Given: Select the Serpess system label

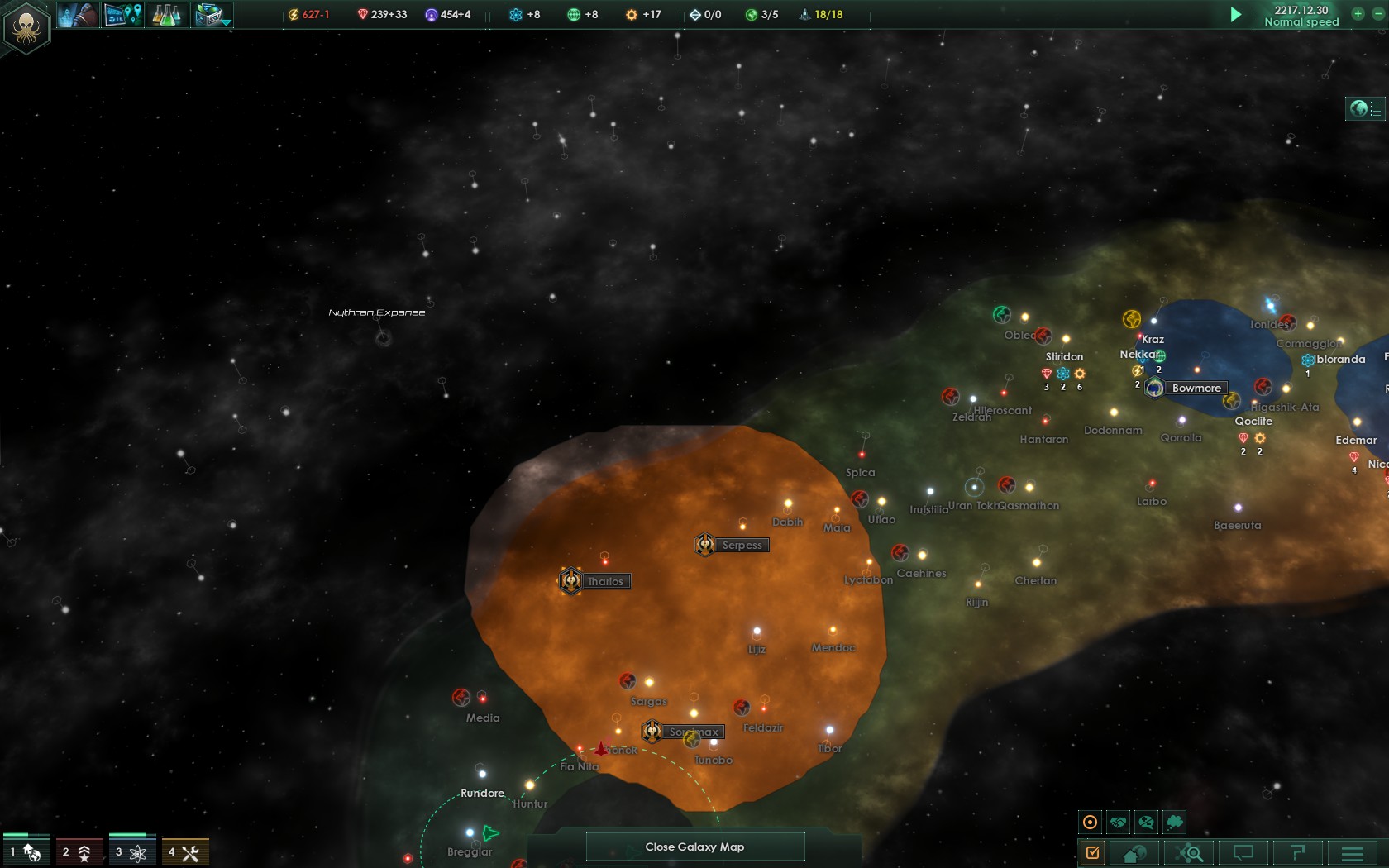Looking at the screenshot, I should point(741,545).
